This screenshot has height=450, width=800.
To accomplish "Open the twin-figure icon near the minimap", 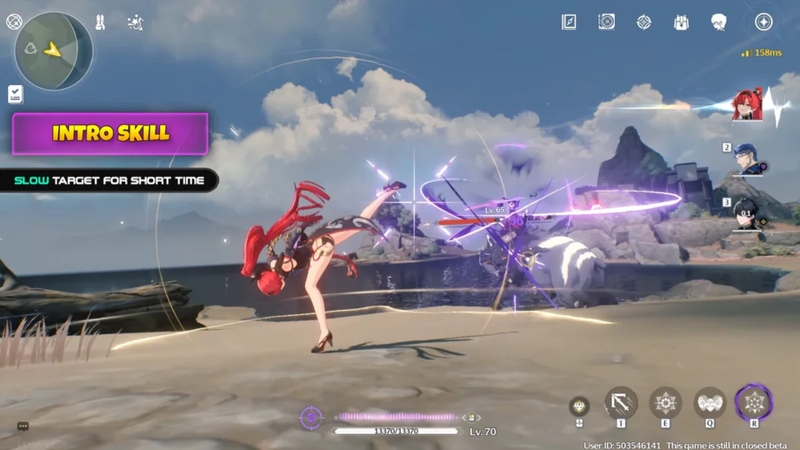I will click(x=100, y=21).
